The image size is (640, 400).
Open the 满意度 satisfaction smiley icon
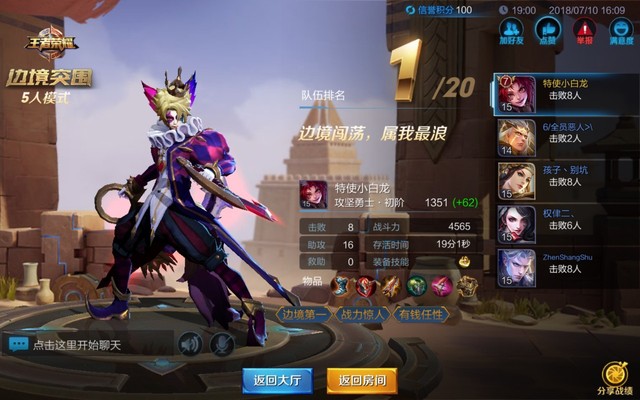click(620, 30)
